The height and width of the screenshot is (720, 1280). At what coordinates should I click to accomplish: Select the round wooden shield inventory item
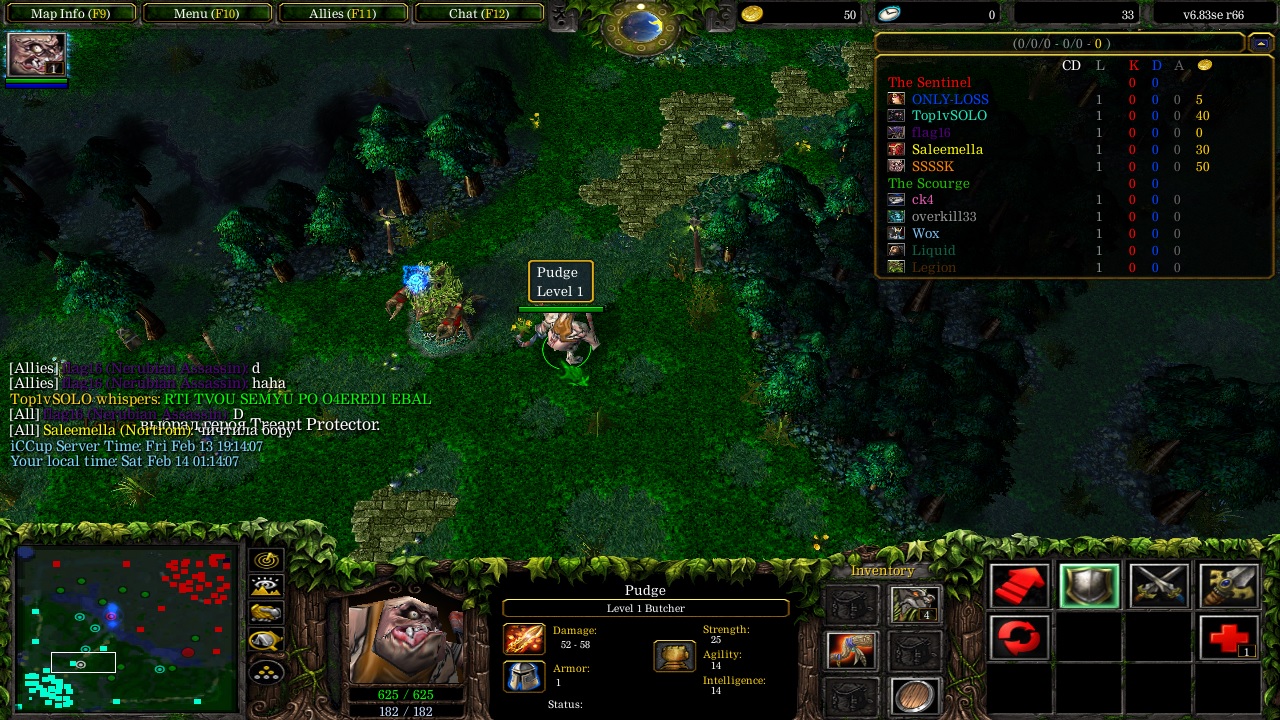[914, 696]
